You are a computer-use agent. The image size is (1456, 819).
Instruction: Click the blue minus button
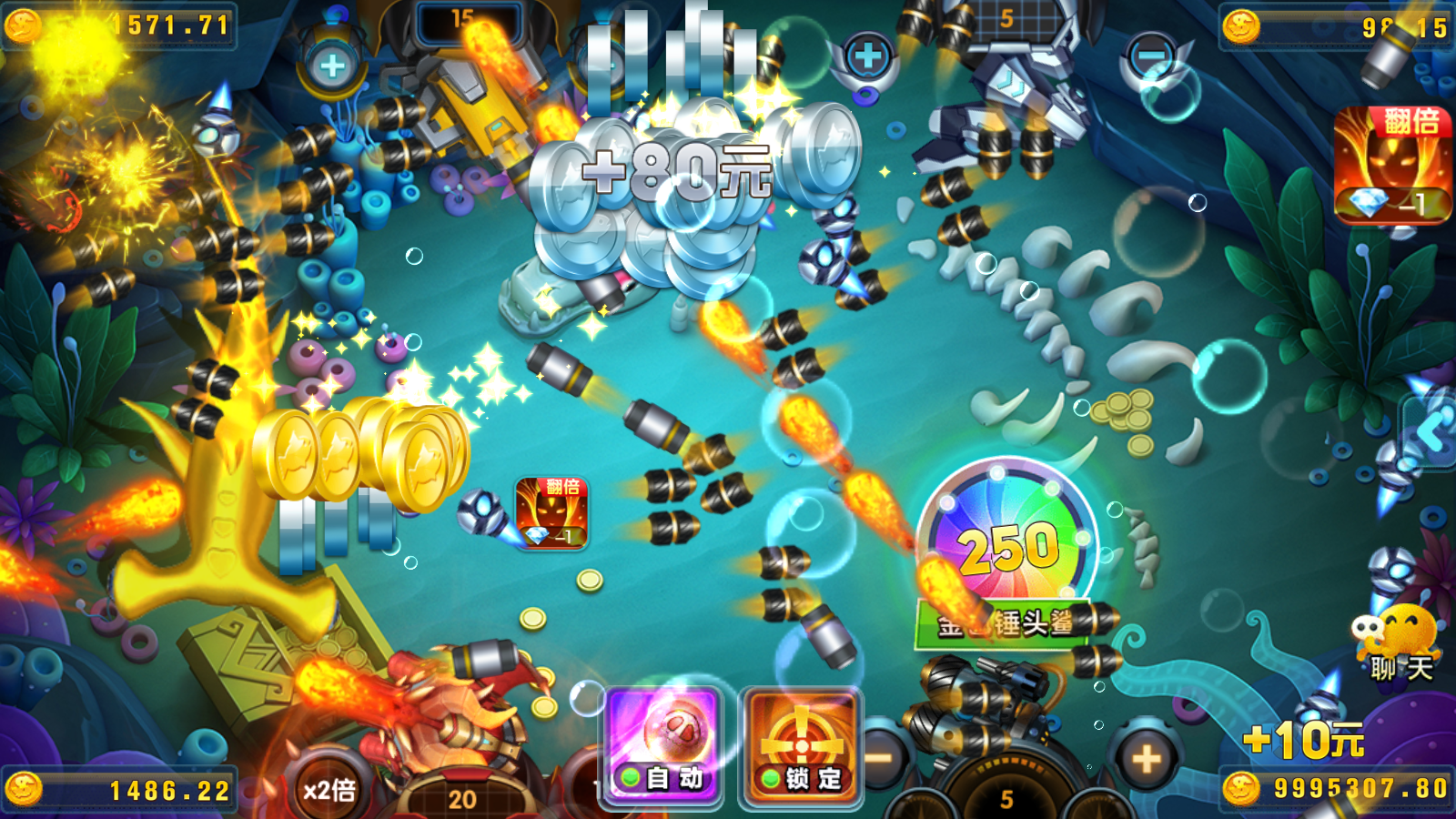click(1150, 56)
